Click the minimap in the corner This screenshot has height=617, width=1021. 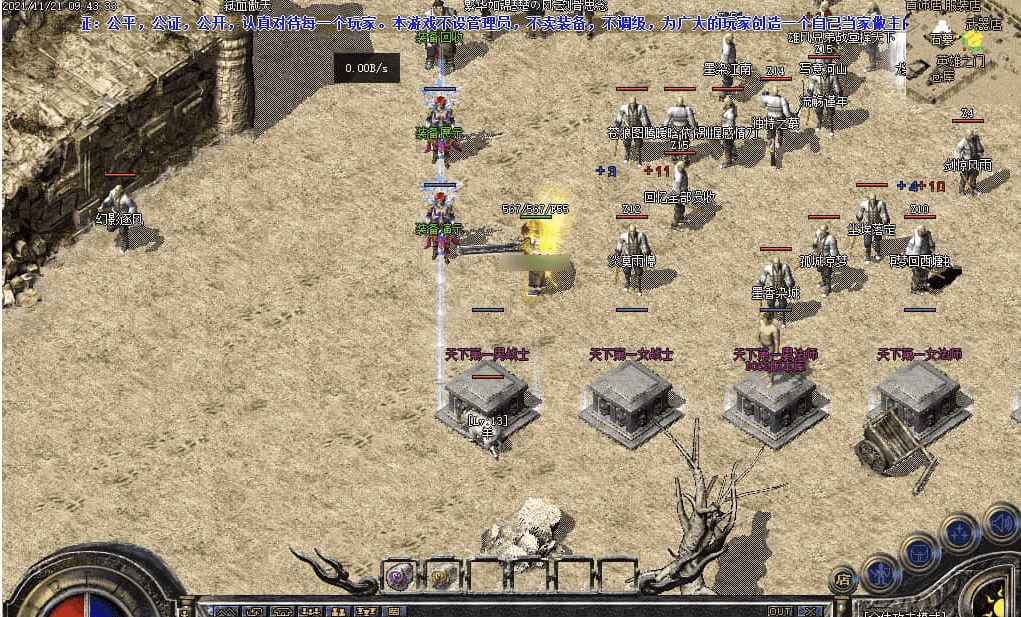pos(962,52)
